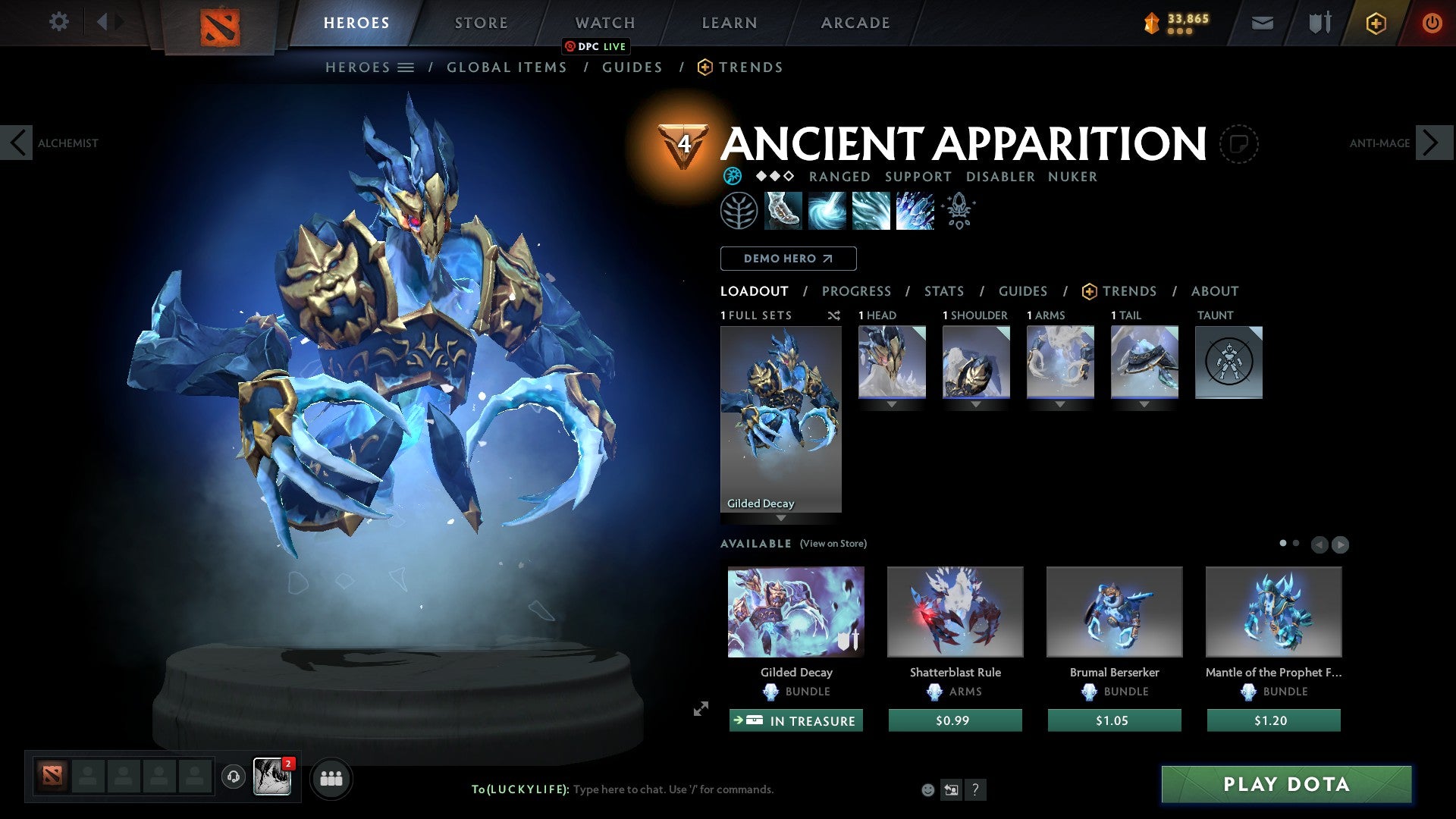The height and width of the screenshot is (819, 1456).
Task: Open the Dota 2 settings gear icon
Action: click(x=58, y=22)
